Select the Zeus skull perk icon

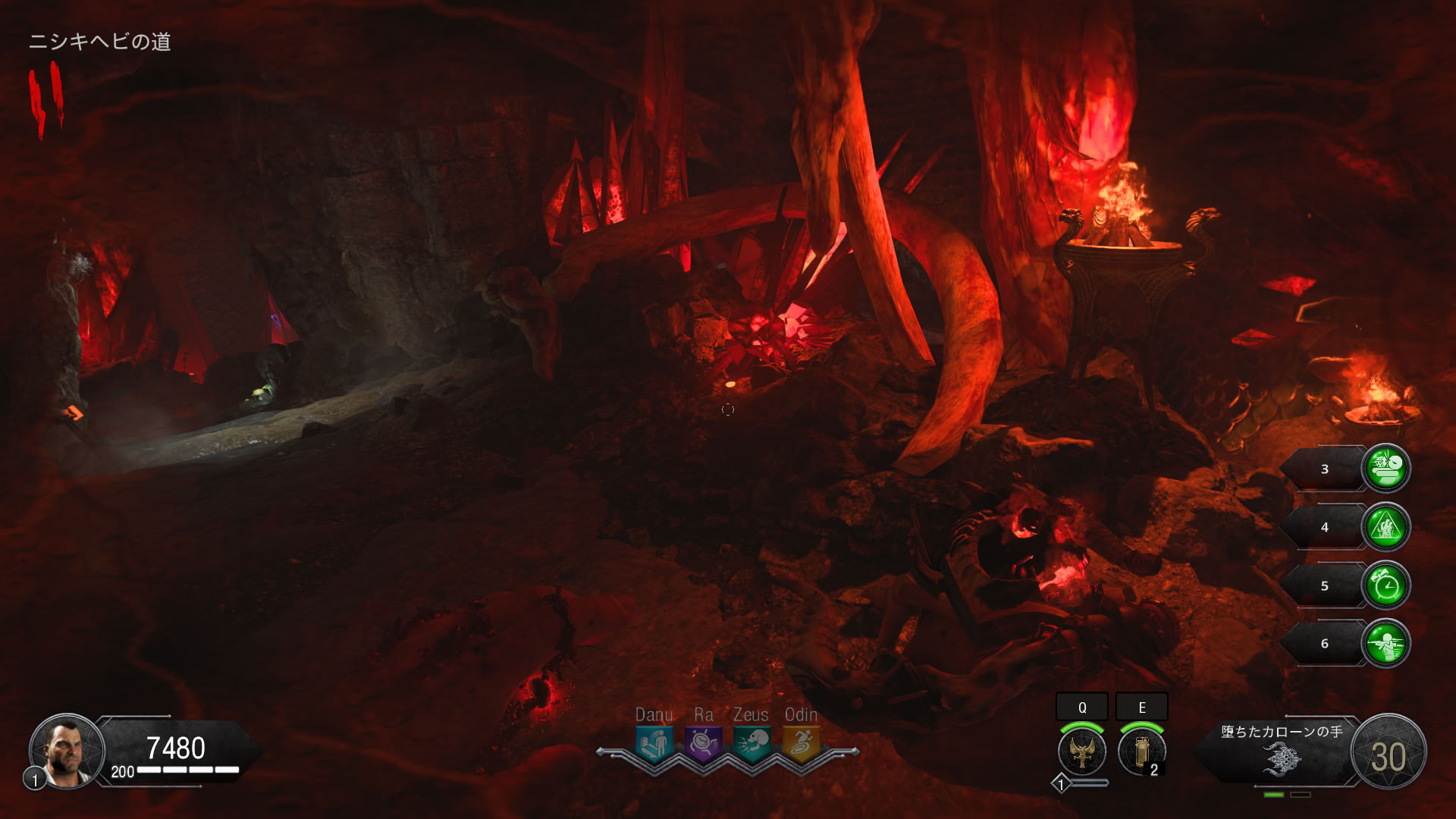[x=752, y=743]
